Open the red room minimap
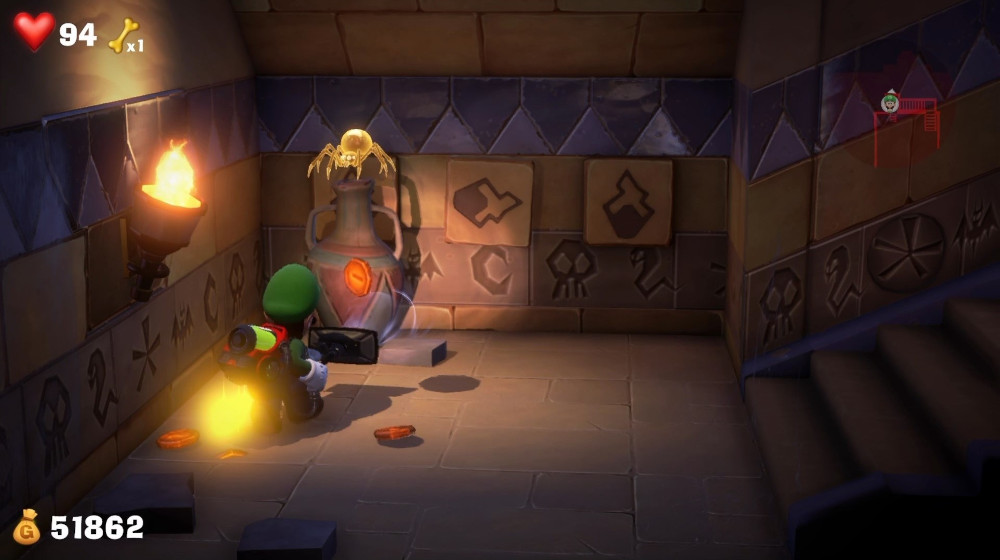1000x560 pixels. click(x=906, y=130)
